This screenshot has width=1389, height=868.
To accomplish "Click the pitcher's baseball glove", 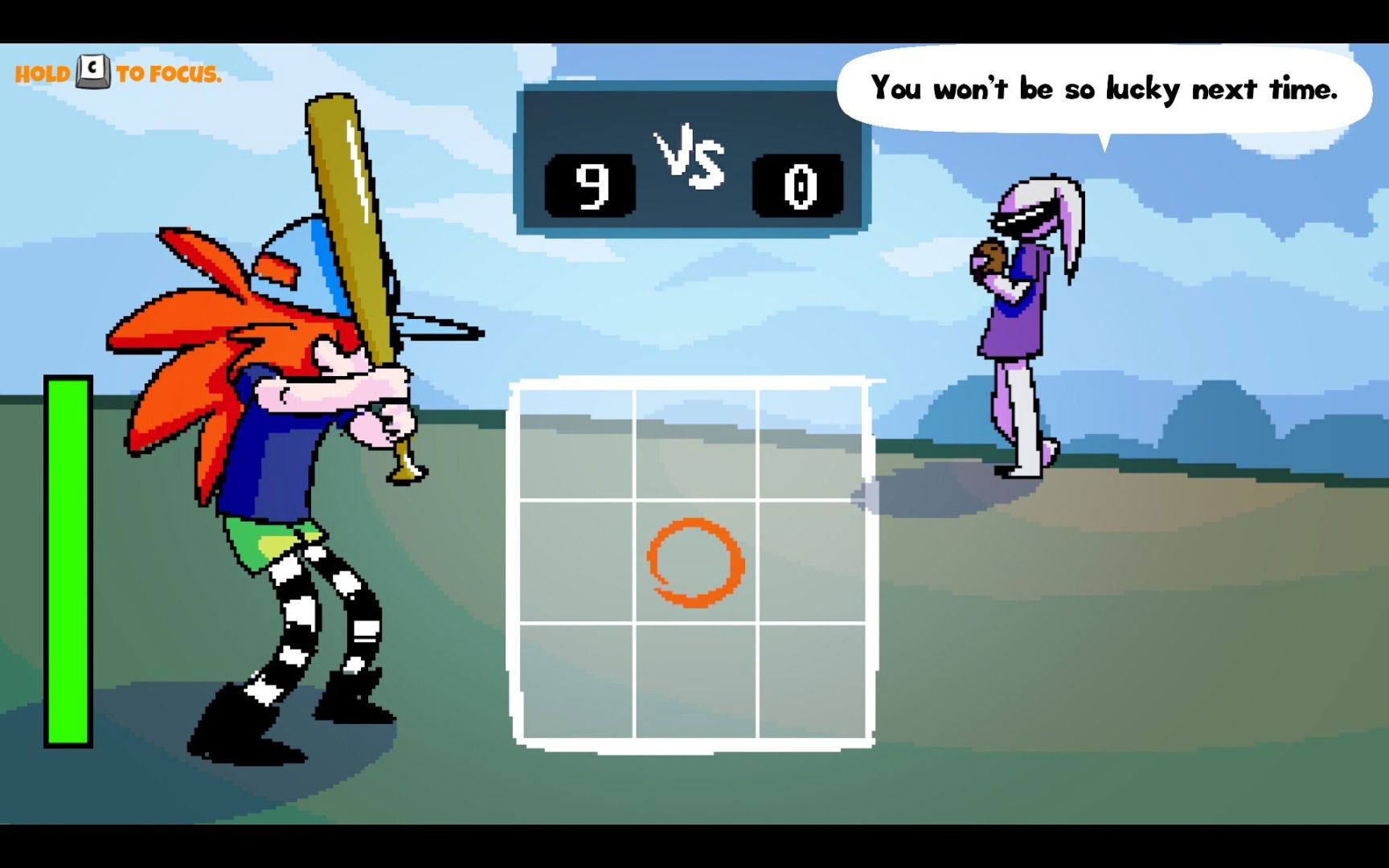I will [x=990, y=259].
